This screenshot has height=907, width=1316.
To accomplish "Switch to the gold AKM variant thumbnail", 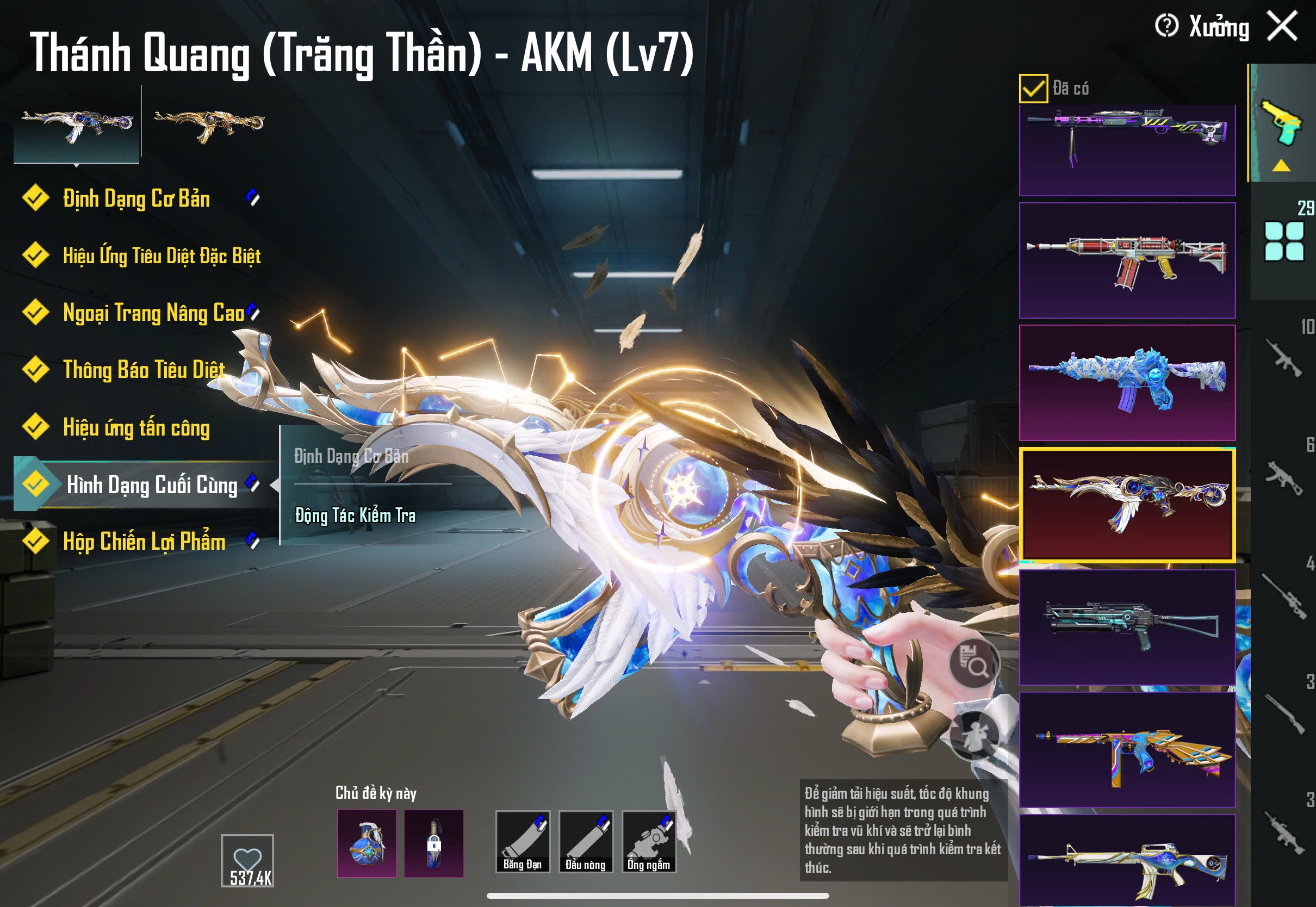I will click(x=209, y=124).
